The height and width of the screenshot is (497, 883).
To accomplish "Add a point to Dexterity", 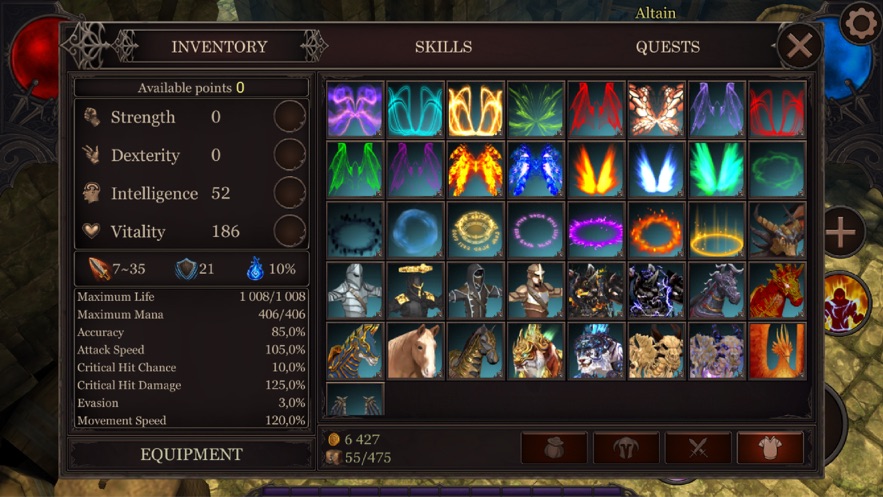I will click(290, 155).
